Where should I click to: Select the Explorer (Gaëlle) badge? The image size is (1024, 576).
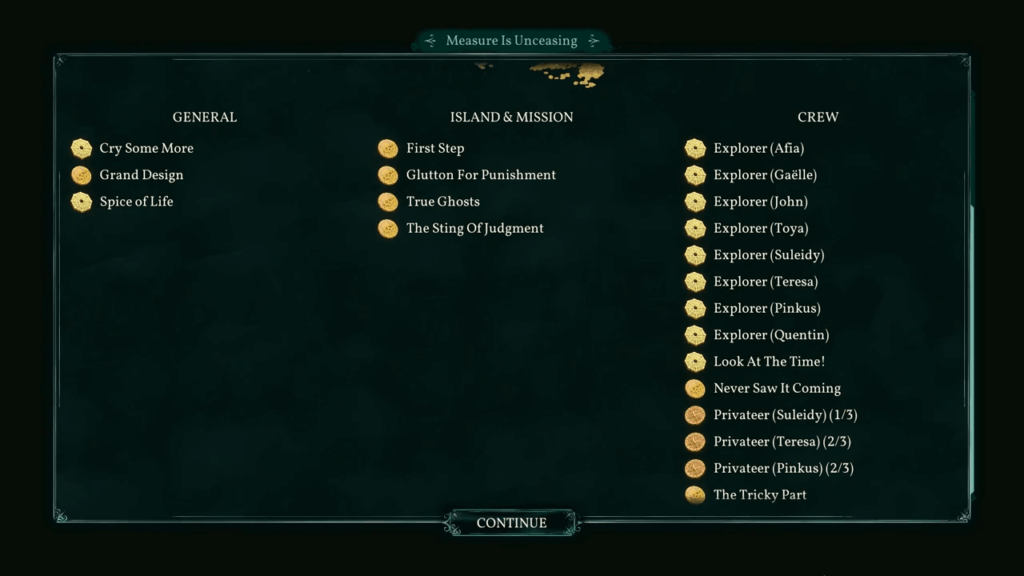click(x=764, y=175)
